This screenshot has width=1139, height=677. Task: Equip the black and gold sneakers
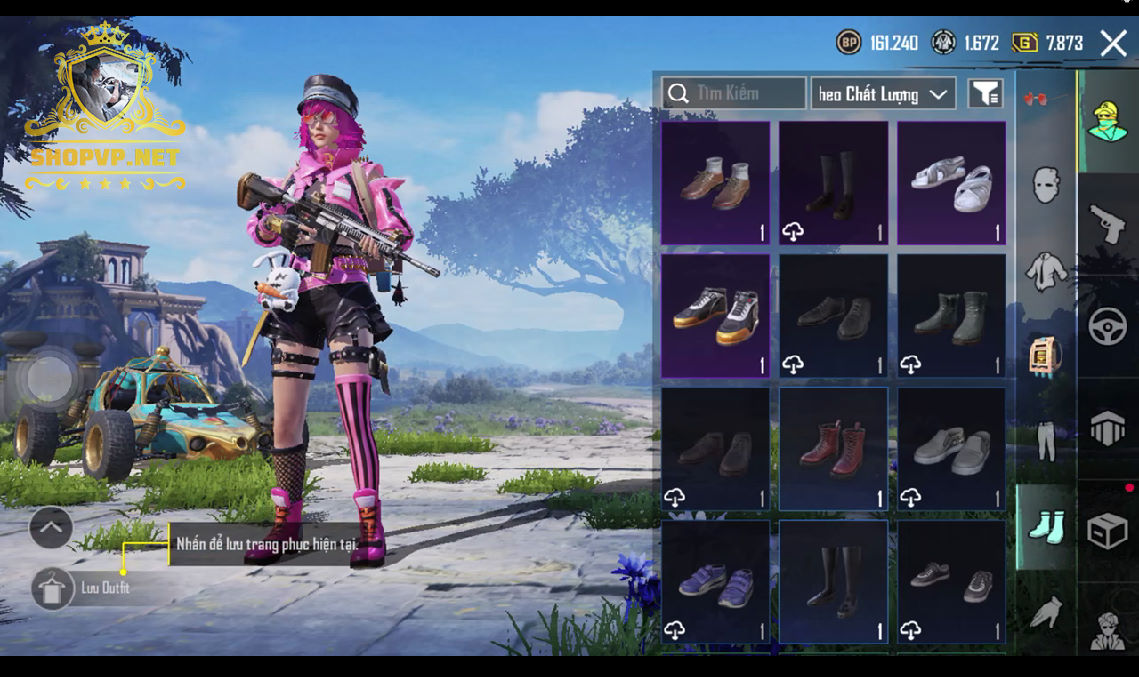tap(716, 315)
